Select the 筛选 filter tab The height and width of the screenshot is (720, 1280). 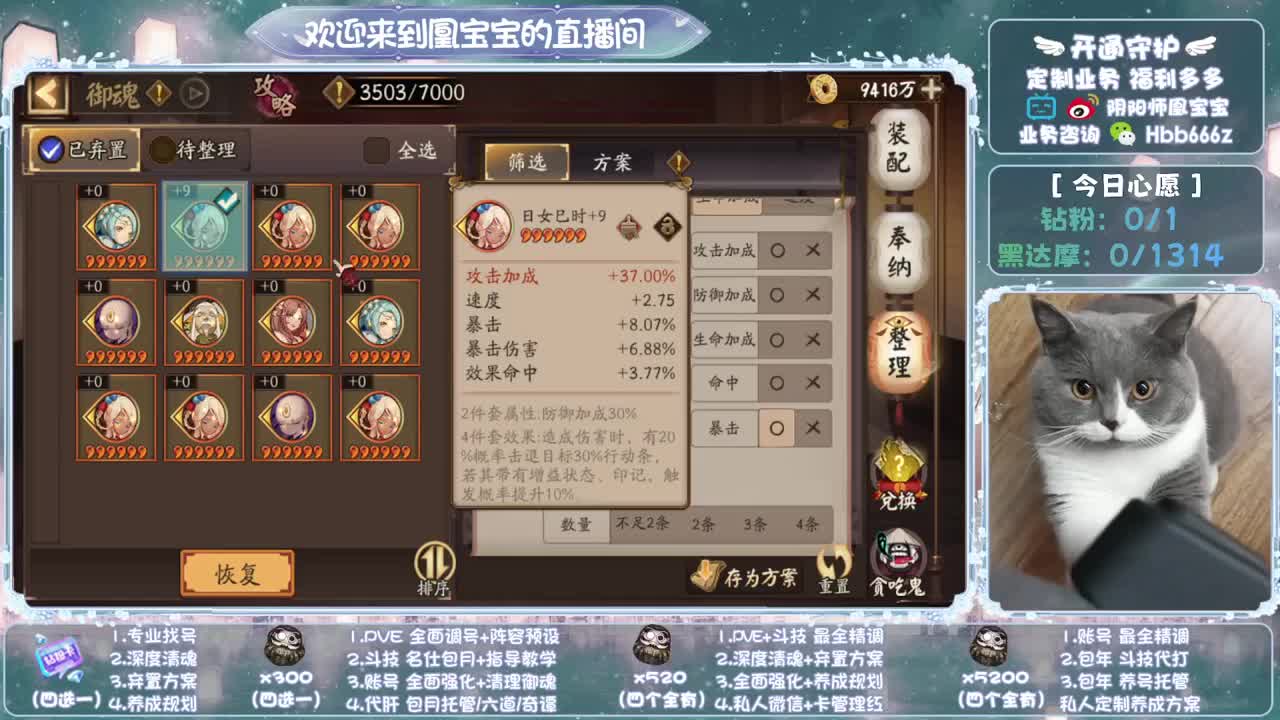click(525, 160)
